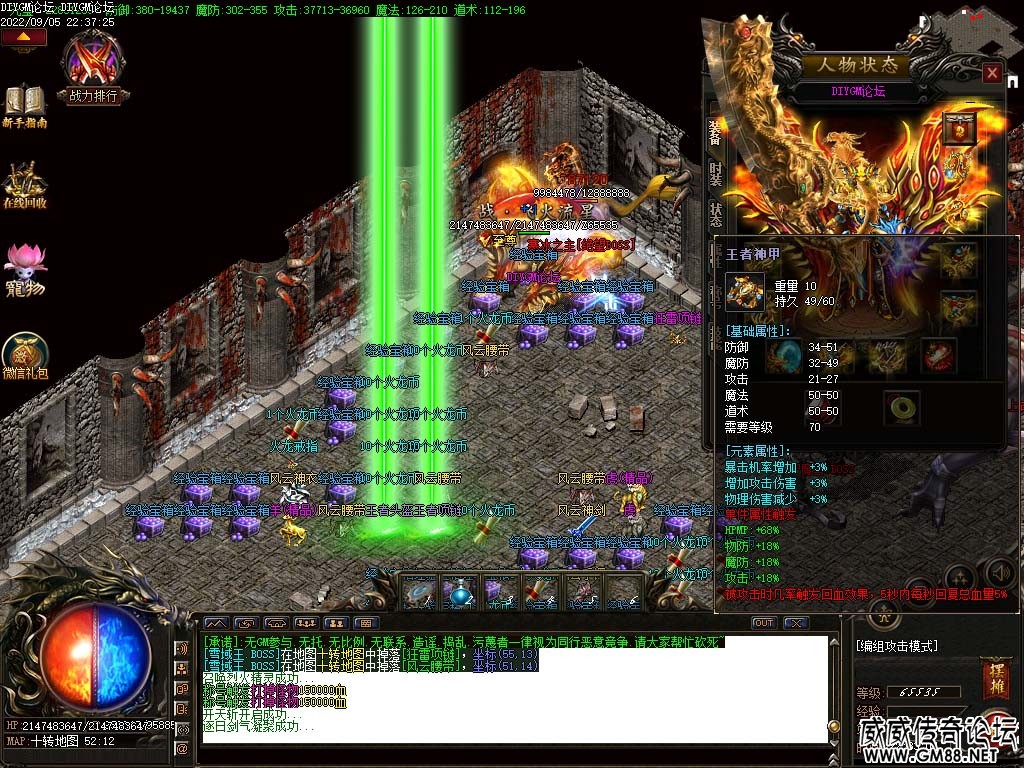This screenshot has width=1024, height=768.
Task: Collapse the top-left arrow button
Action: pos(24,38)
